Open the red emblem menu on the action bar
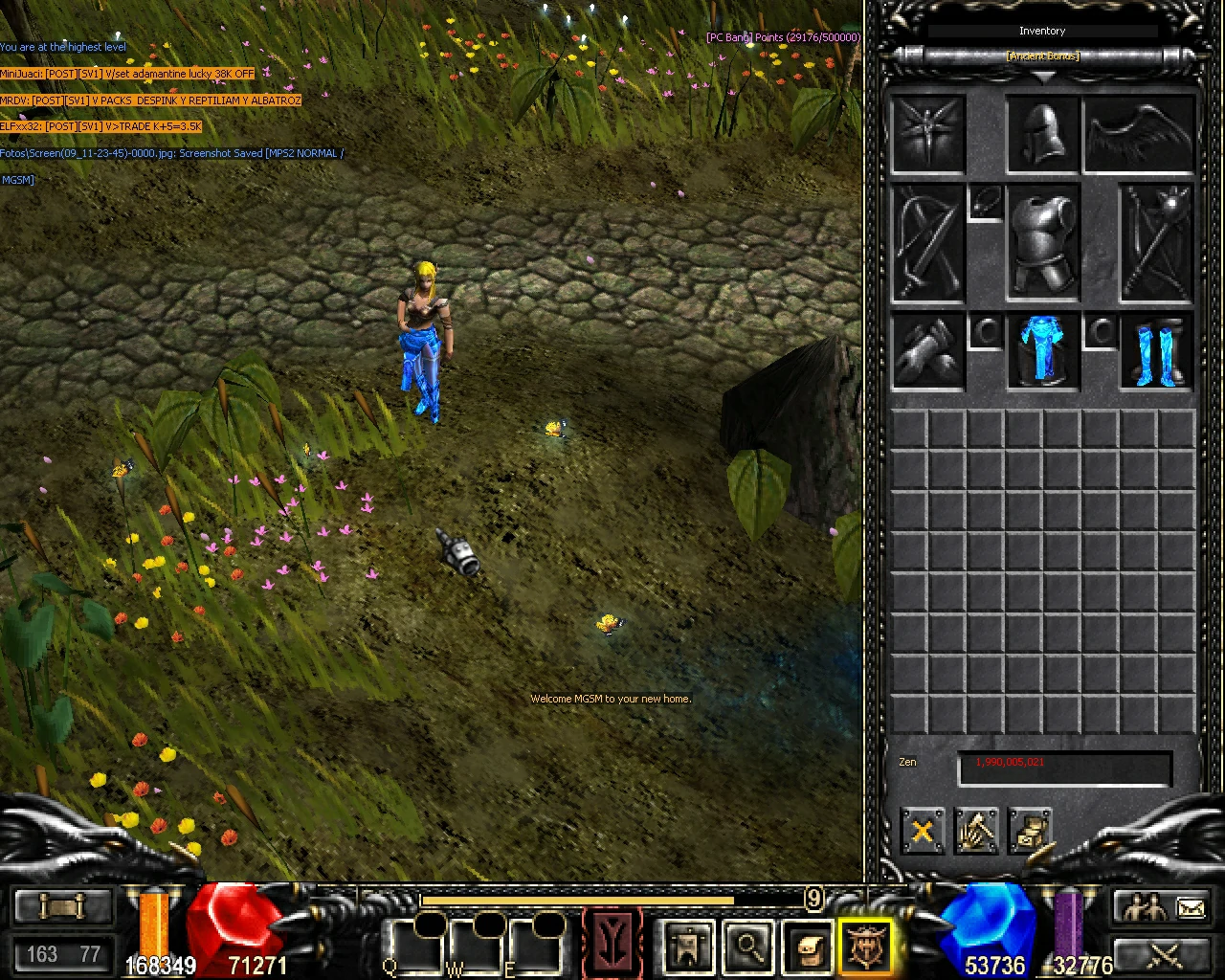Viewport: 1225px width, 980px height. [x=612, y=943]
